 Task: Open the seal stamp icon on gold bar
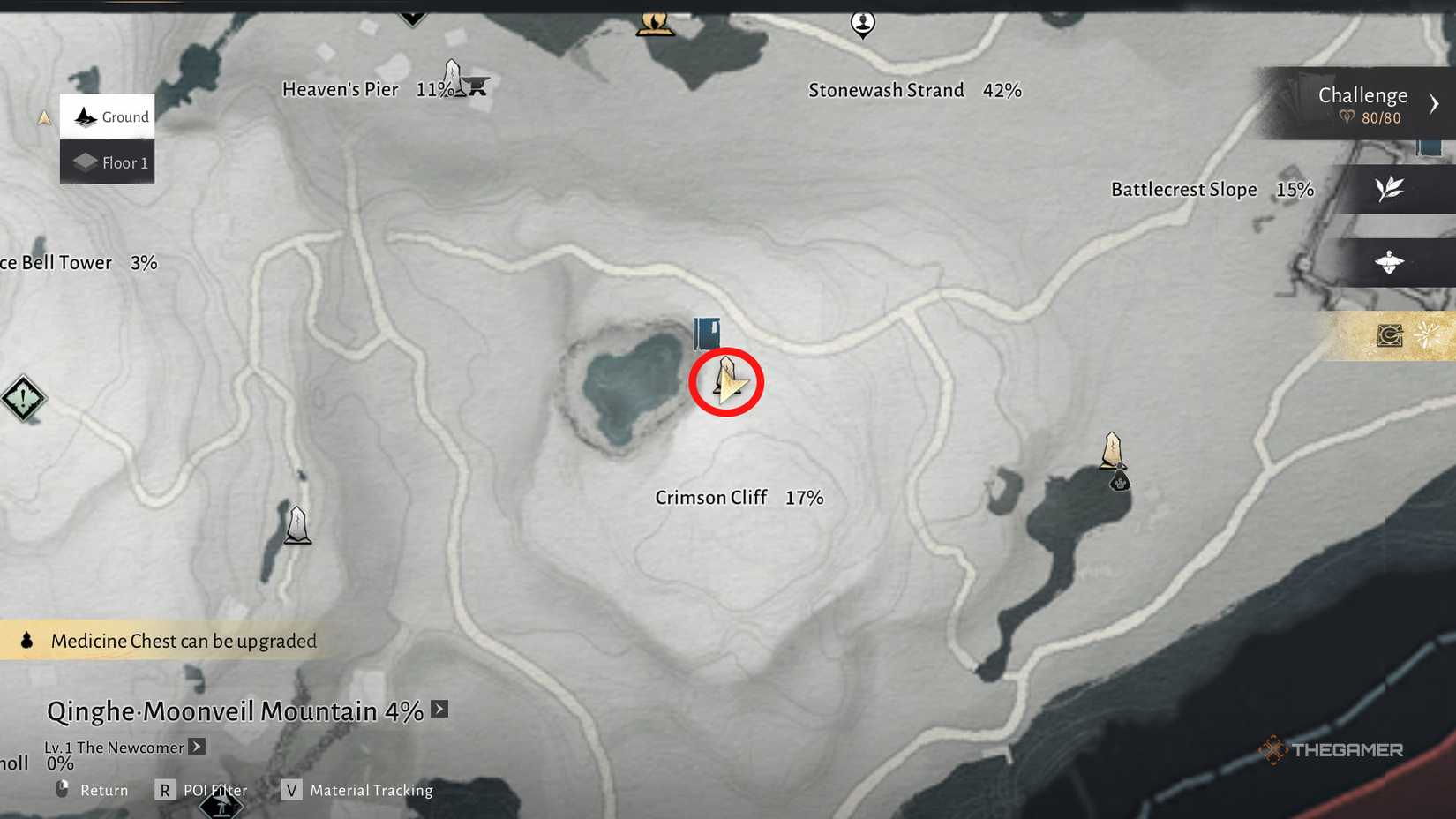coord(1390,335)
